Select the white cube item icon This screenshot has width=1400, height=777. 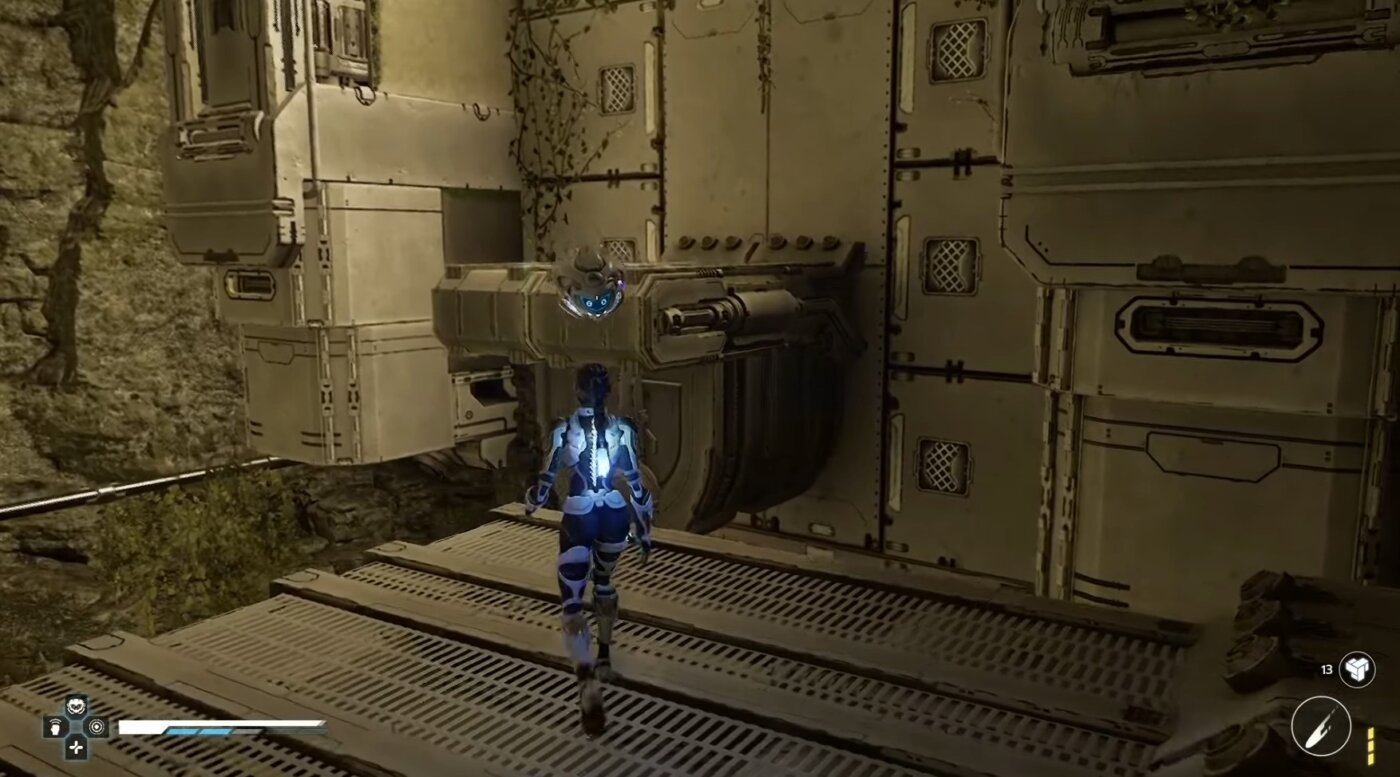(1357, 669)
